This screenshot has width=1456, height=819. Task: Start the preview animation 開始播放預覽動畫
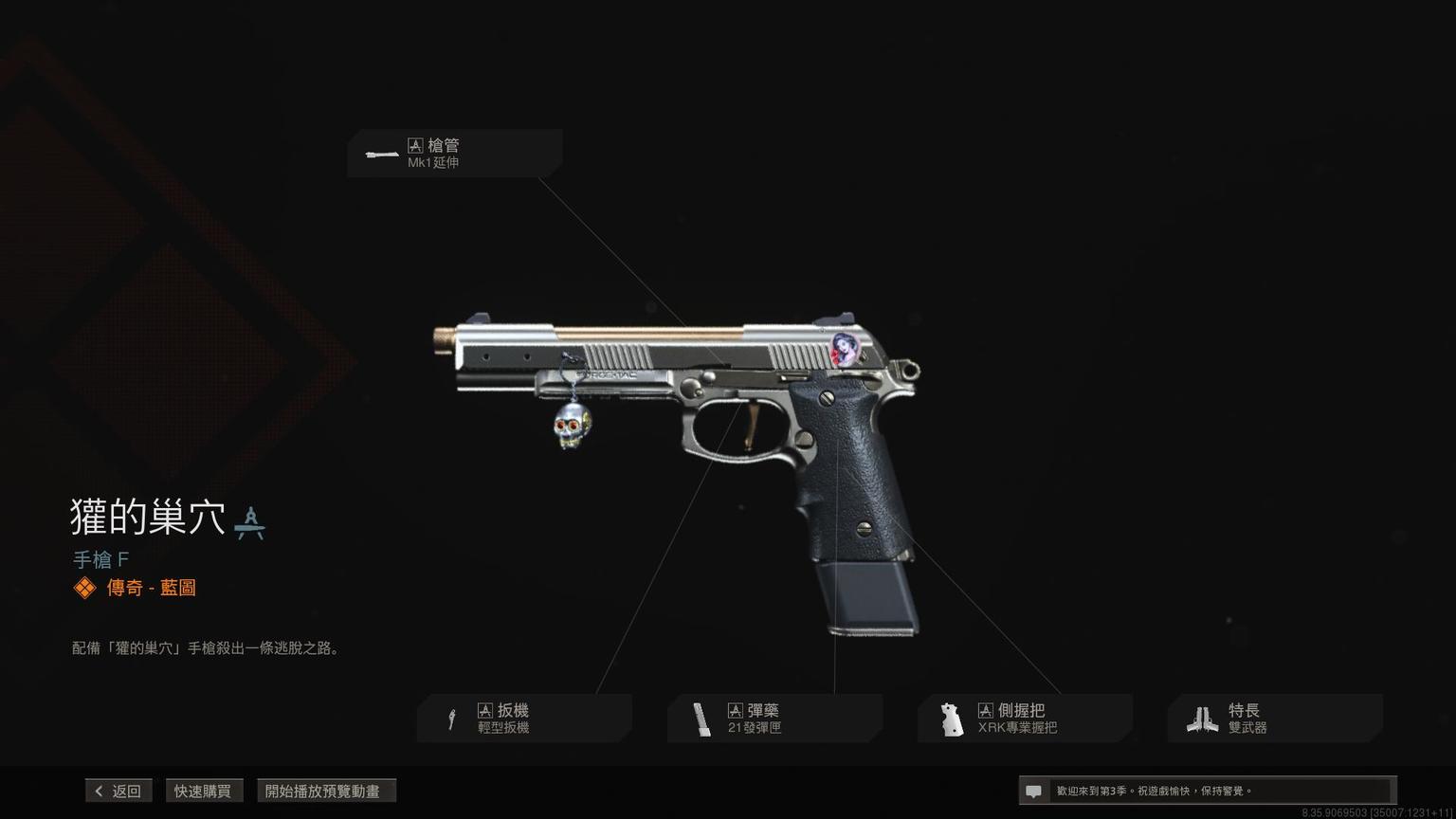tap(325, 791)
